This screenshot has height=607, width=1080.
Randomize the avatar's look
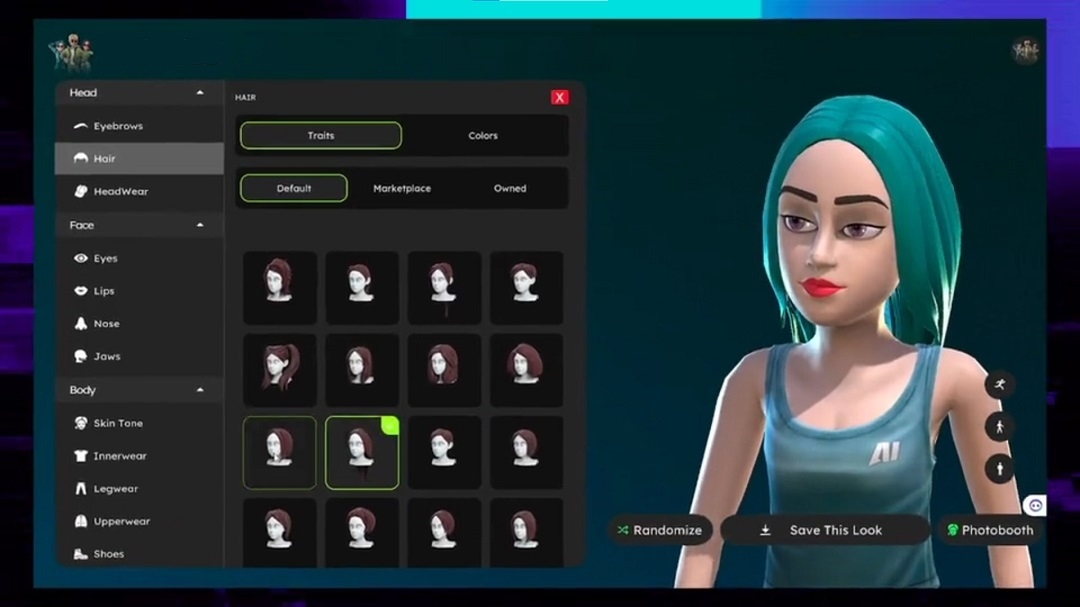pyautogui.click(x=660, y=530)
